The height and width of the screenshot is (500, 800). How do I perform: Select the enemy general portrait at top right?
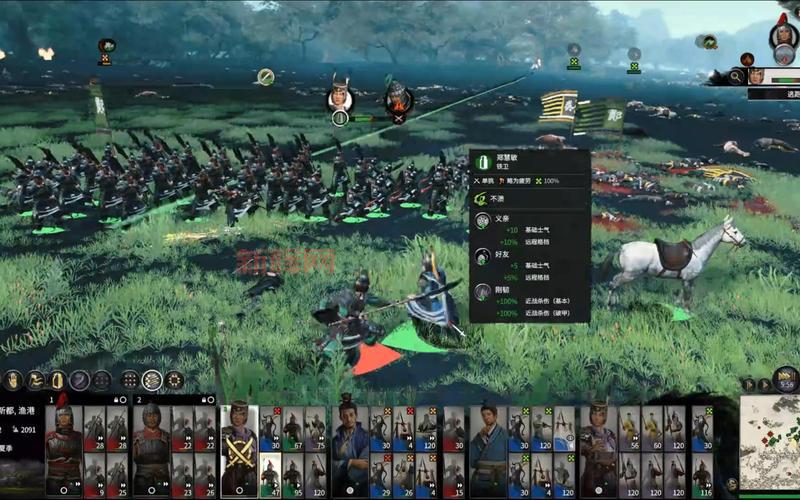(784, 38)
